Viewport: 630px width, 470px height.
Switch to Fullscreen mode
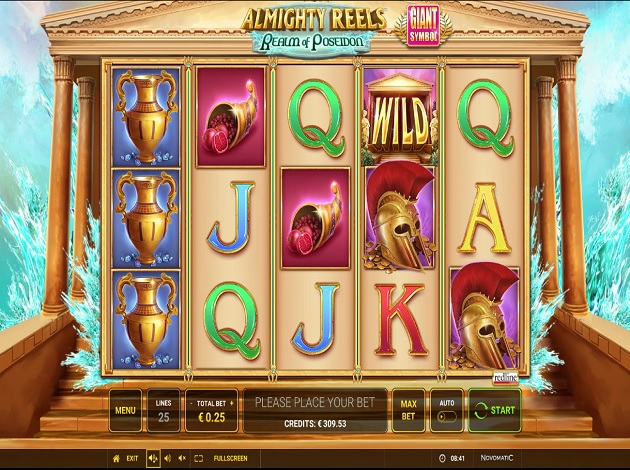coord(230,458)
